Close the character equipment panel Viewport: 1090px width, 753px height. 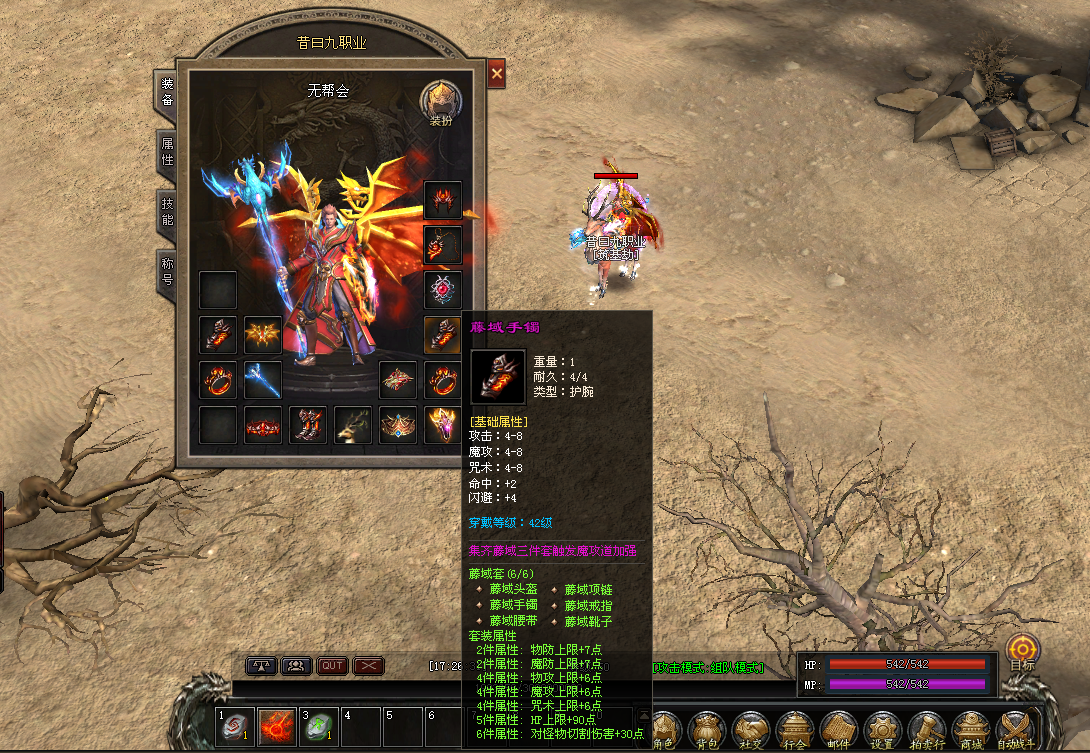tap(497, 73)
